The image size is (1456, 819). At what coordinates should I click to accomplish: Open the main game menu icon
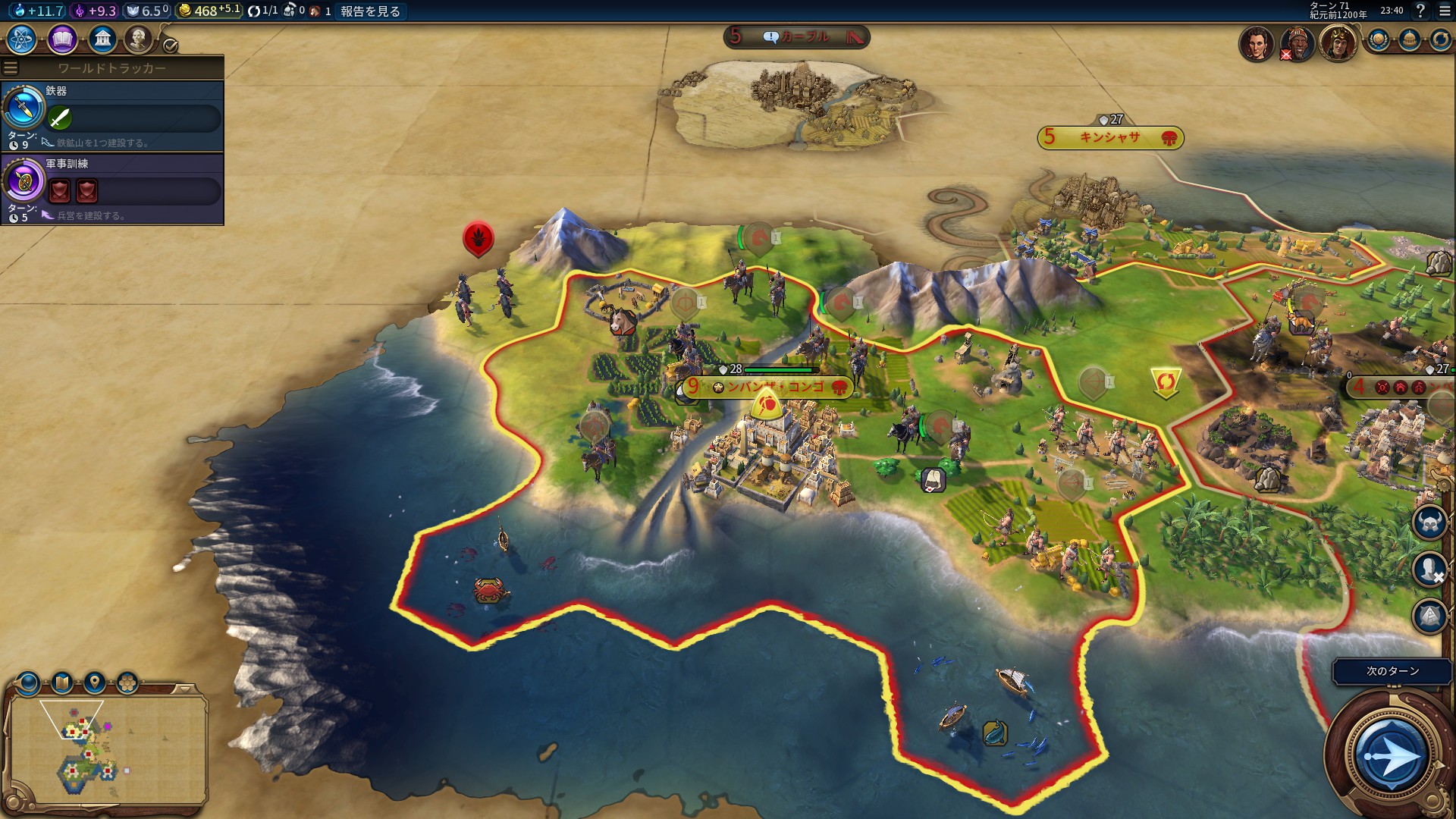(1445, 11)
